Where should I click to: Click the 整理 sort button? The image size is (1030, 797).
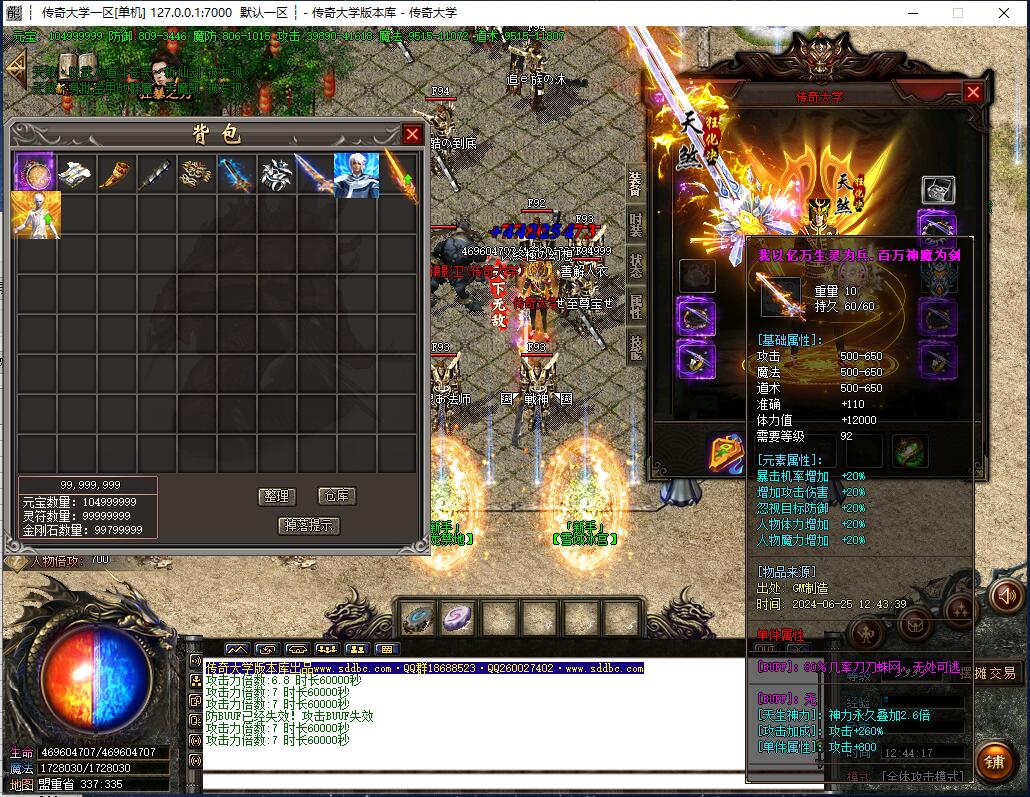(x=275, y=496)
